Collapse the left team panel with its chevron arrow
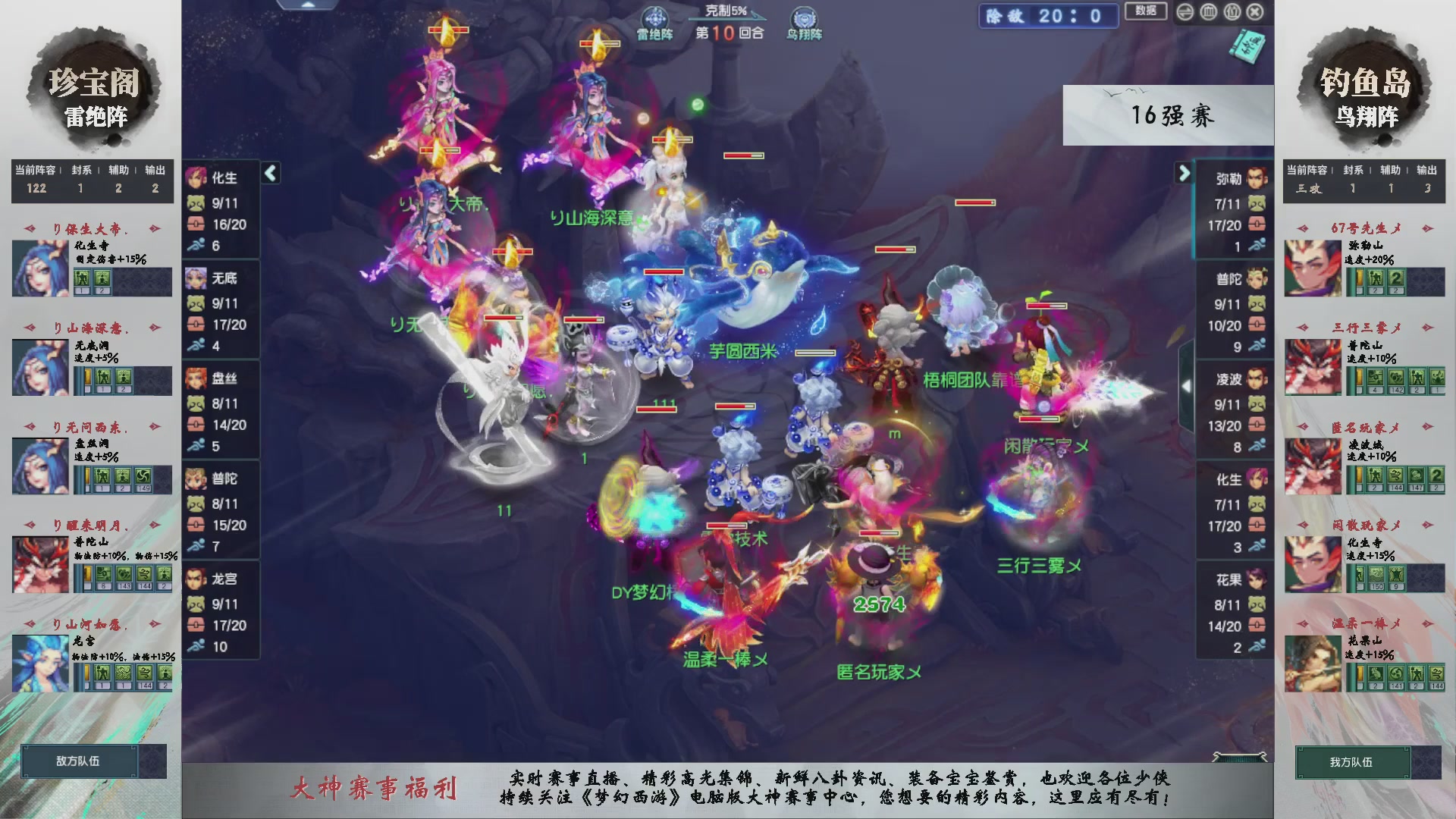Viewport: 1456px width, 819px height. click(x=270, y=173)
